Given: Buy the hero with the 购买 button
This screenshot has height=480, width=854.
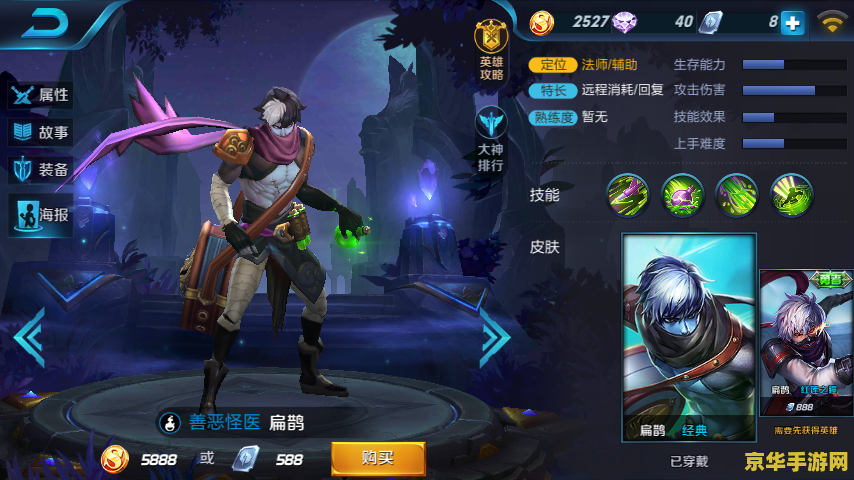Looking at the screenshot, I should click(x=378, y=458).
